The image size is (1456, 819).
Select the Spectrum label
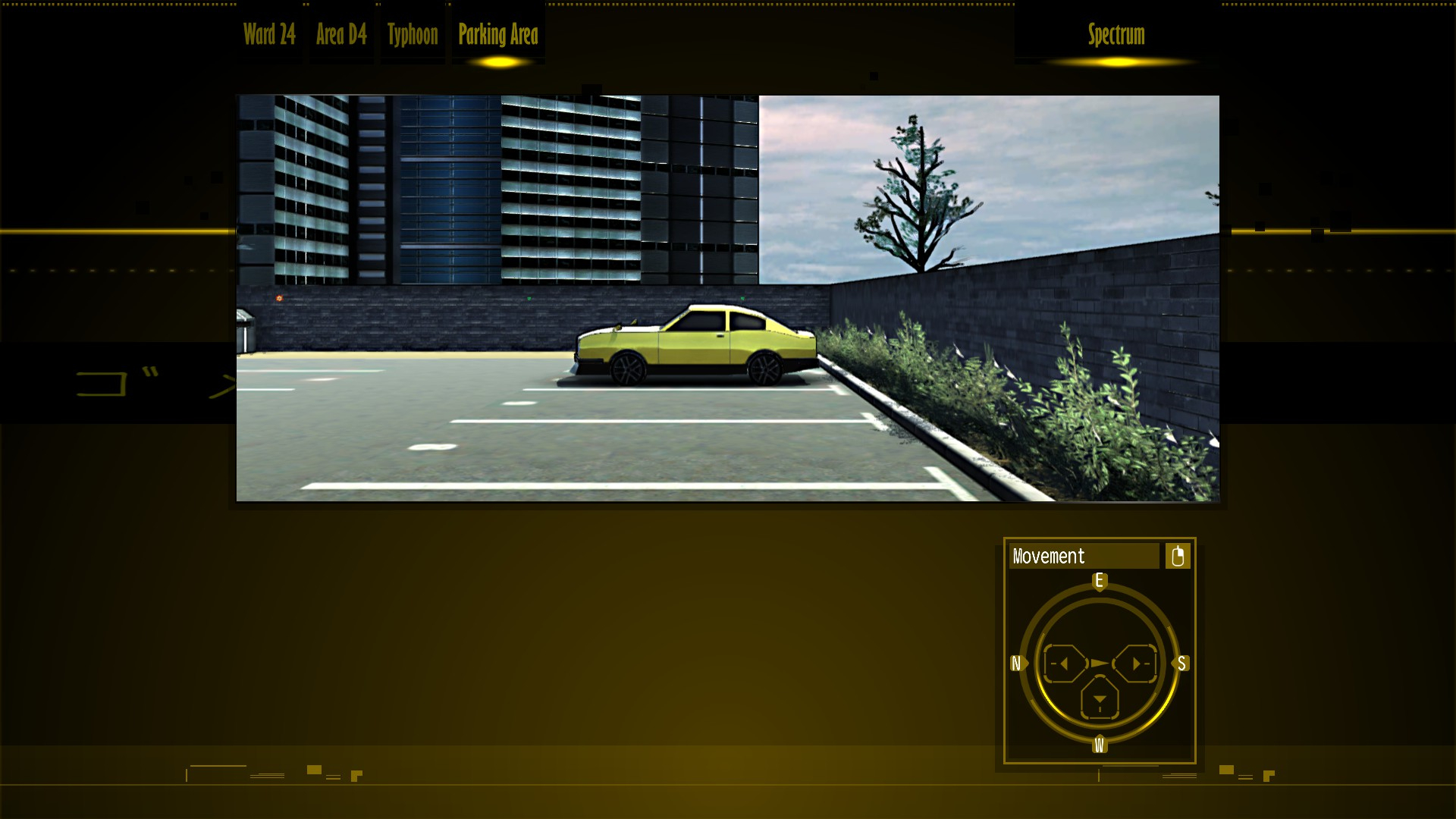(1116, 35)
